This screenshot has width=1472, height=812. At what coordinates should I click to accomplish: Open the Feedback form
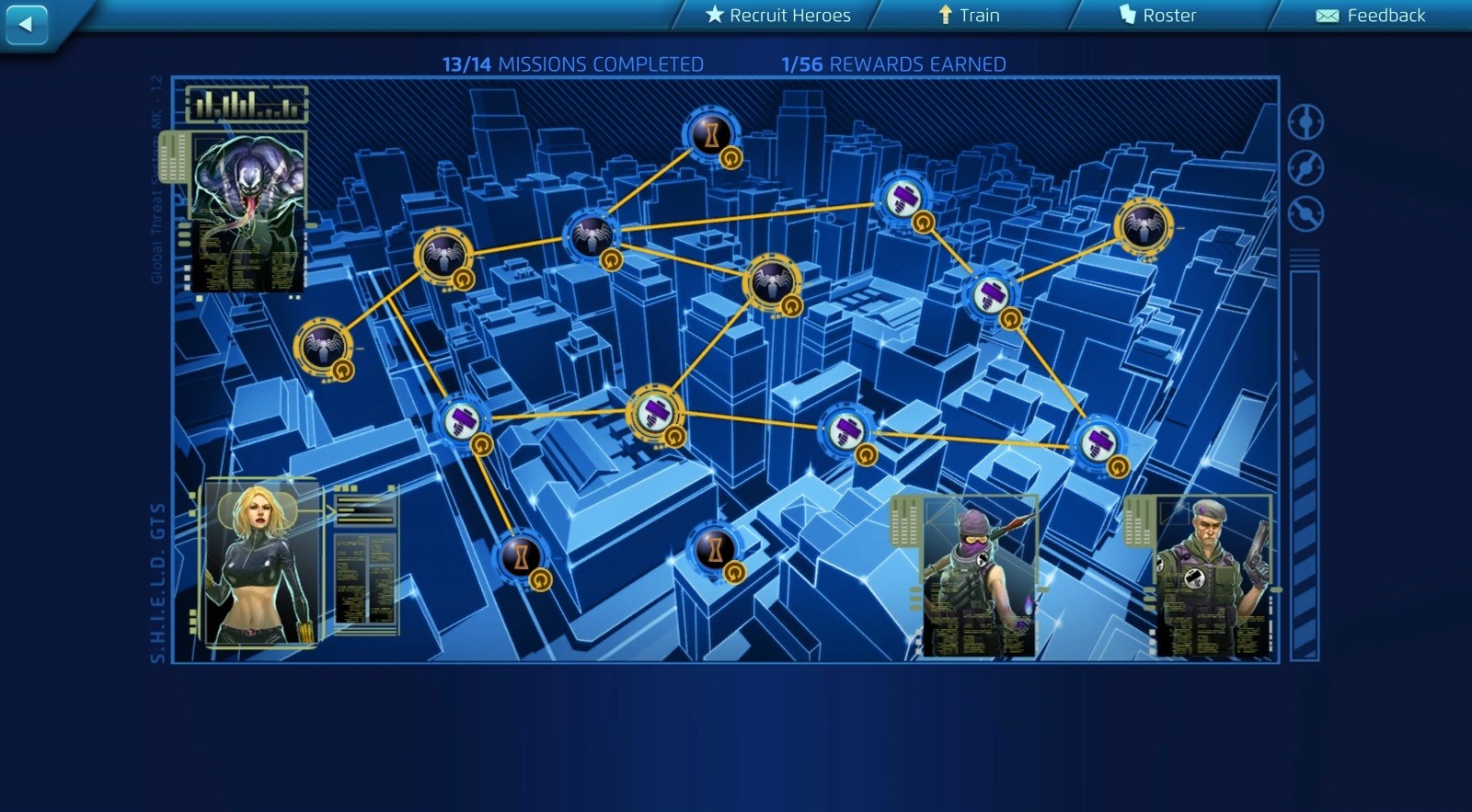coord(1386,15)
